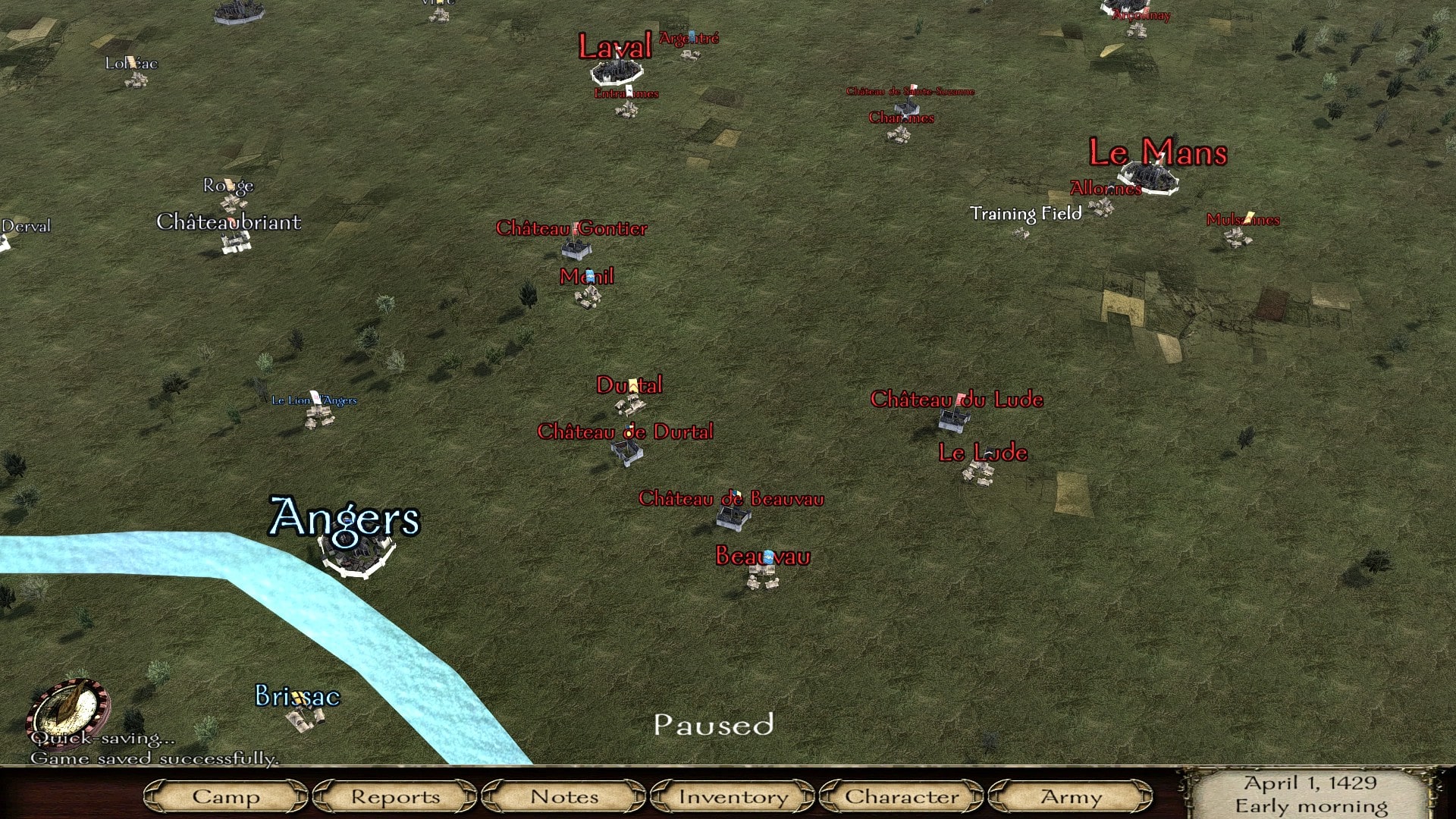
Task: Select the Laval town label
Action: (x=615, y=47)
